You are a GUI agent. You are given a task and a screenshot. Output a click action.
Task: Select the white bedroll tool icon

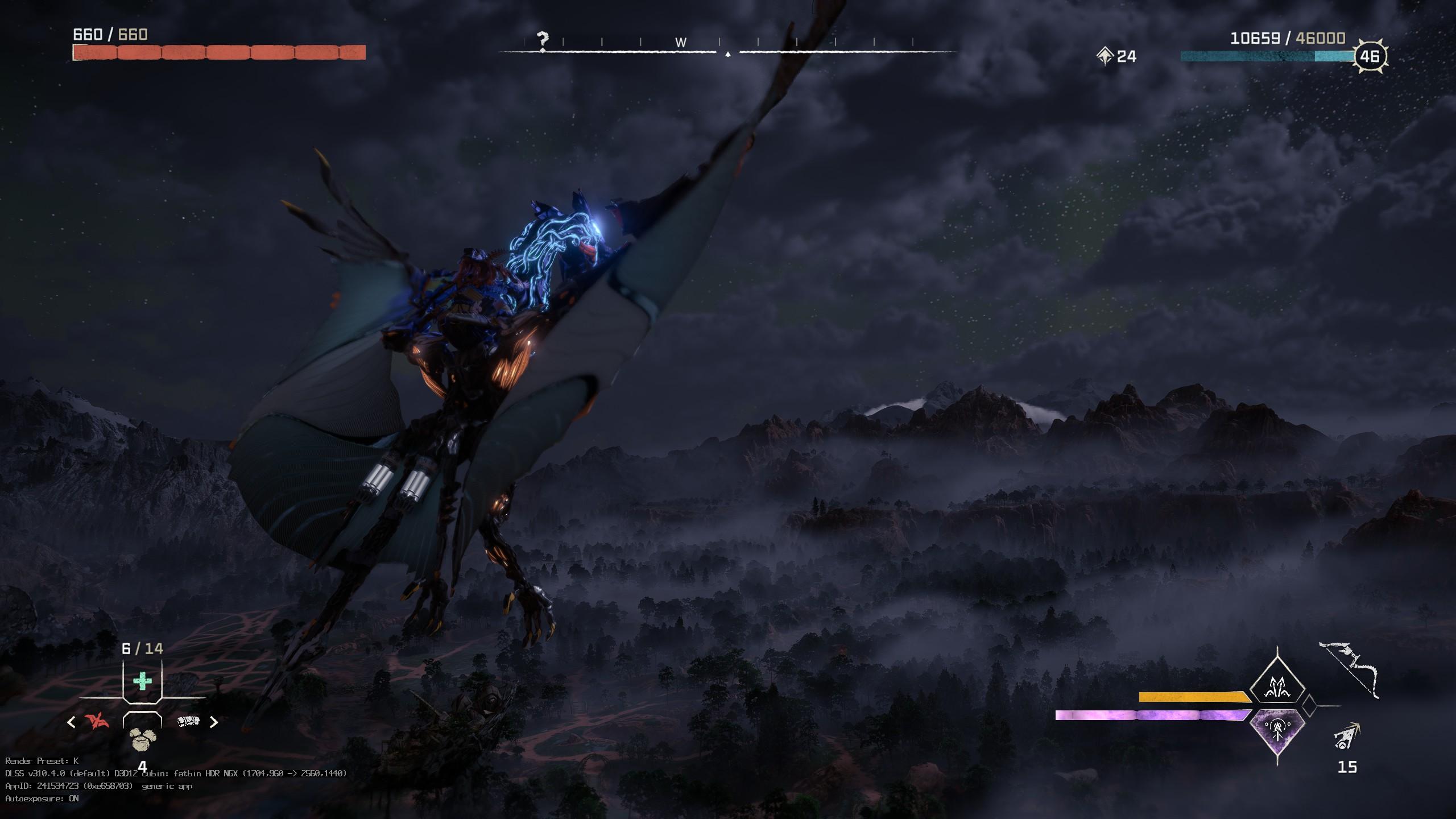pyautogui.click(x=188, y=722)
